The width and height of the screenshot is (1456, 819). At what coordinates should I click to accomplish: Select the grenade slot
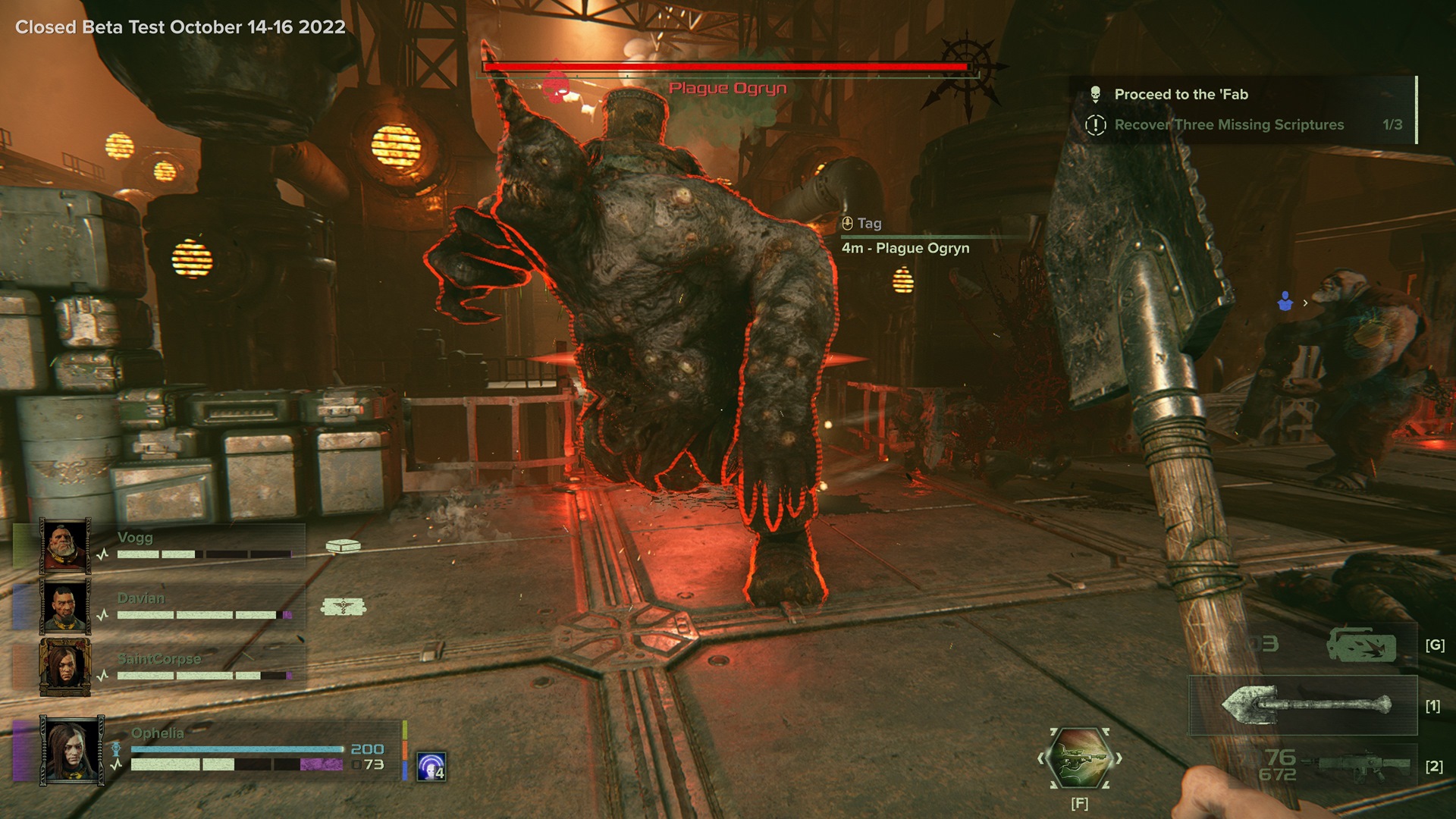point(1361,645)
